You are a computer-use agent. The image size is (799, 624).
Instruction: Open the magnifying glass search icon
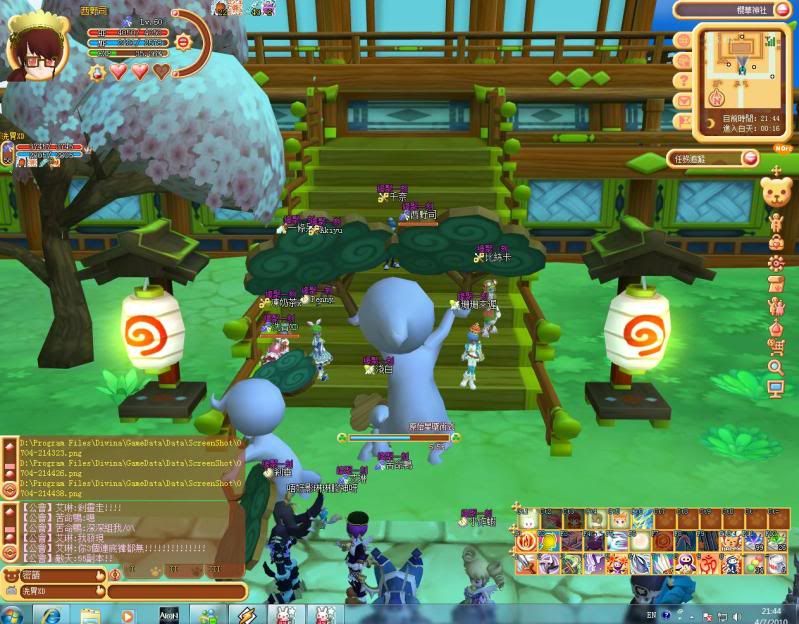point(776,368)
